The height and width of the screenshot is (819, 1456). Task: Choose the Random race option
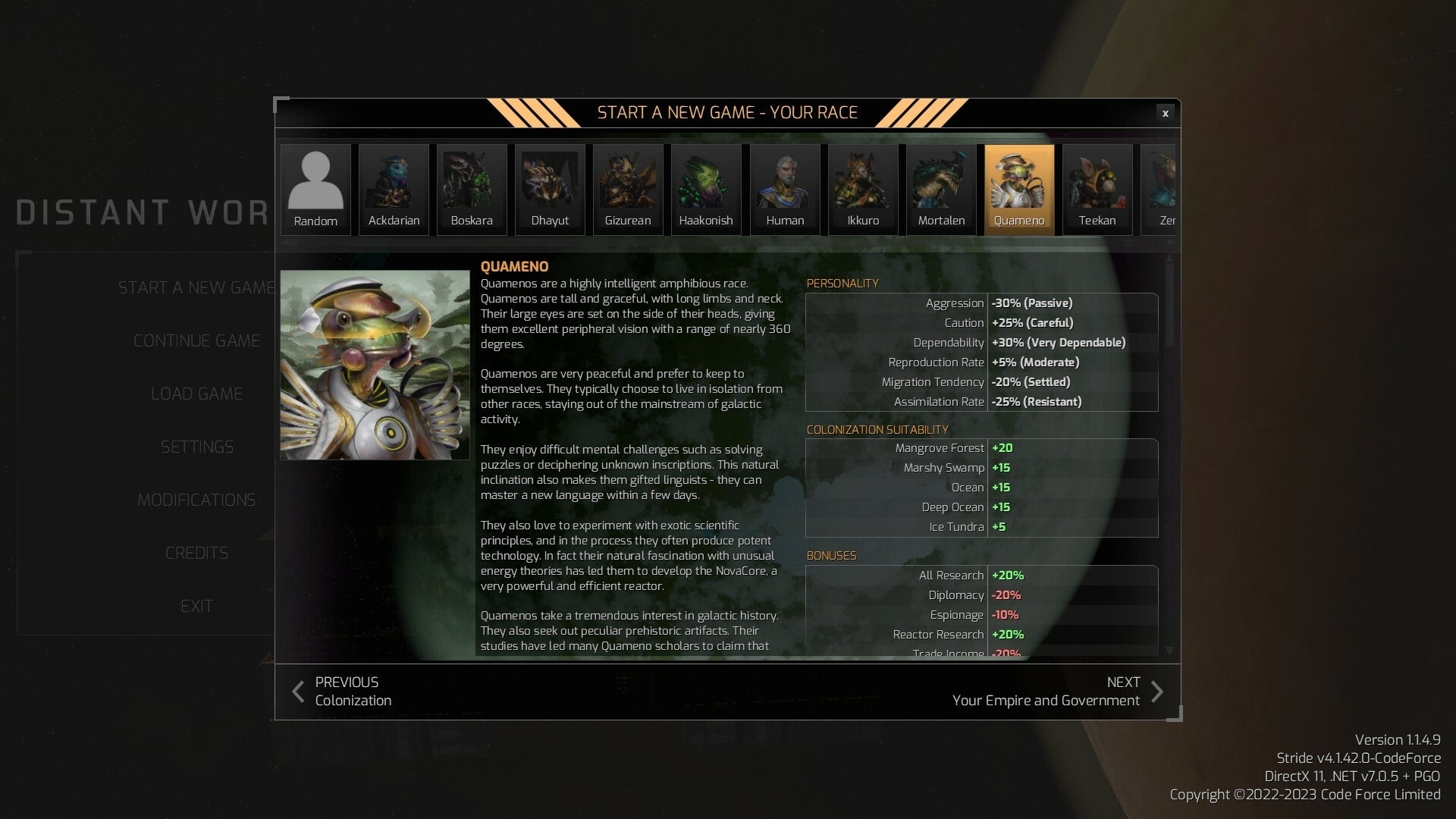tap(315, 186)
